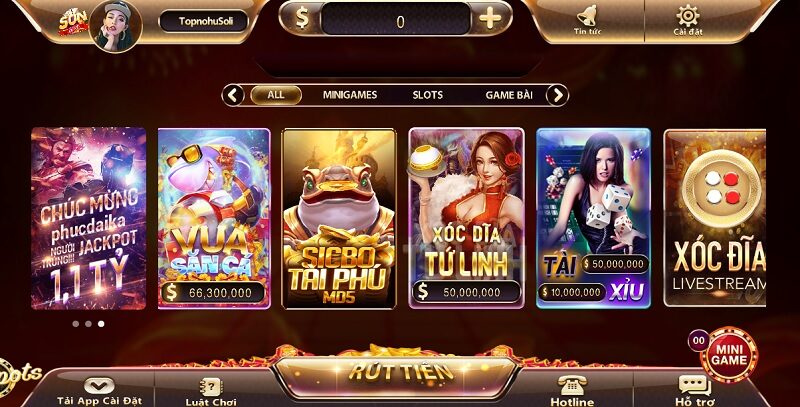Click the plus button to add funds
Image resolution: width=800 pixels, height=407 pixels.
click(x=490, y=20)
